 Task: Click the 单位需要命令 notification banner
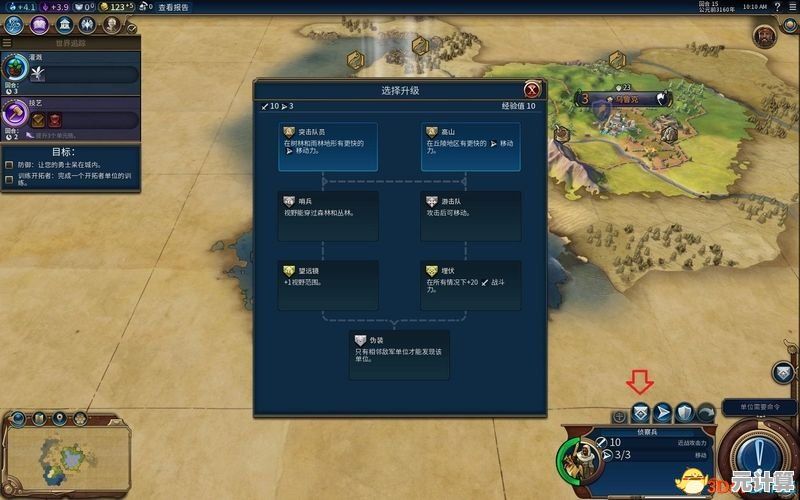757,407
